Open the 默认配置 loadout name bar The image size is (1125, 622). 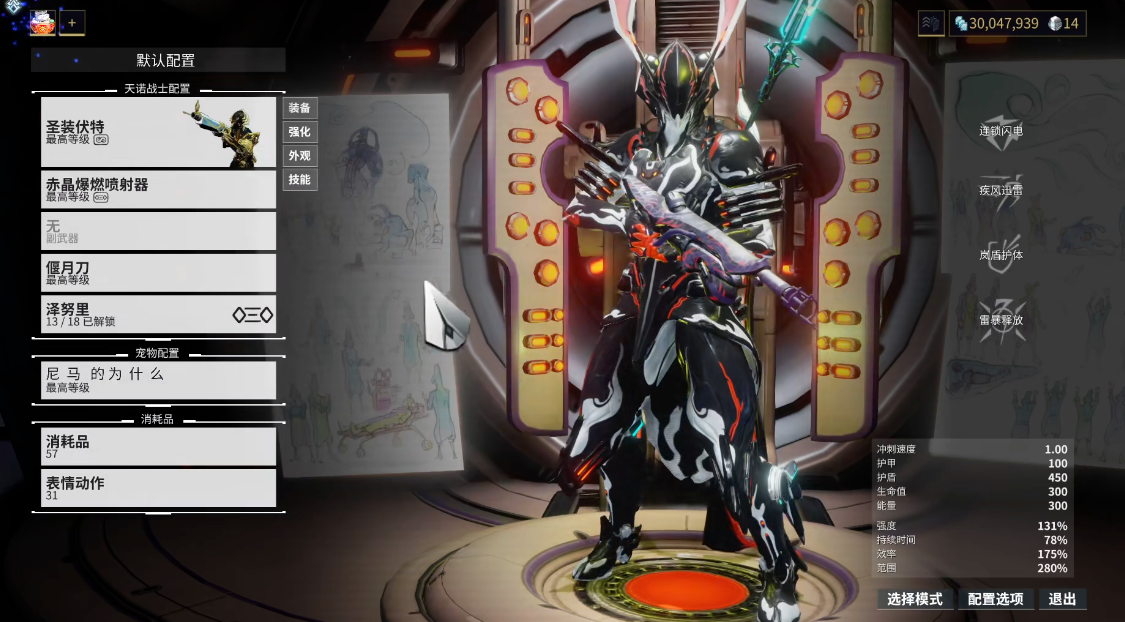[158, 60]
